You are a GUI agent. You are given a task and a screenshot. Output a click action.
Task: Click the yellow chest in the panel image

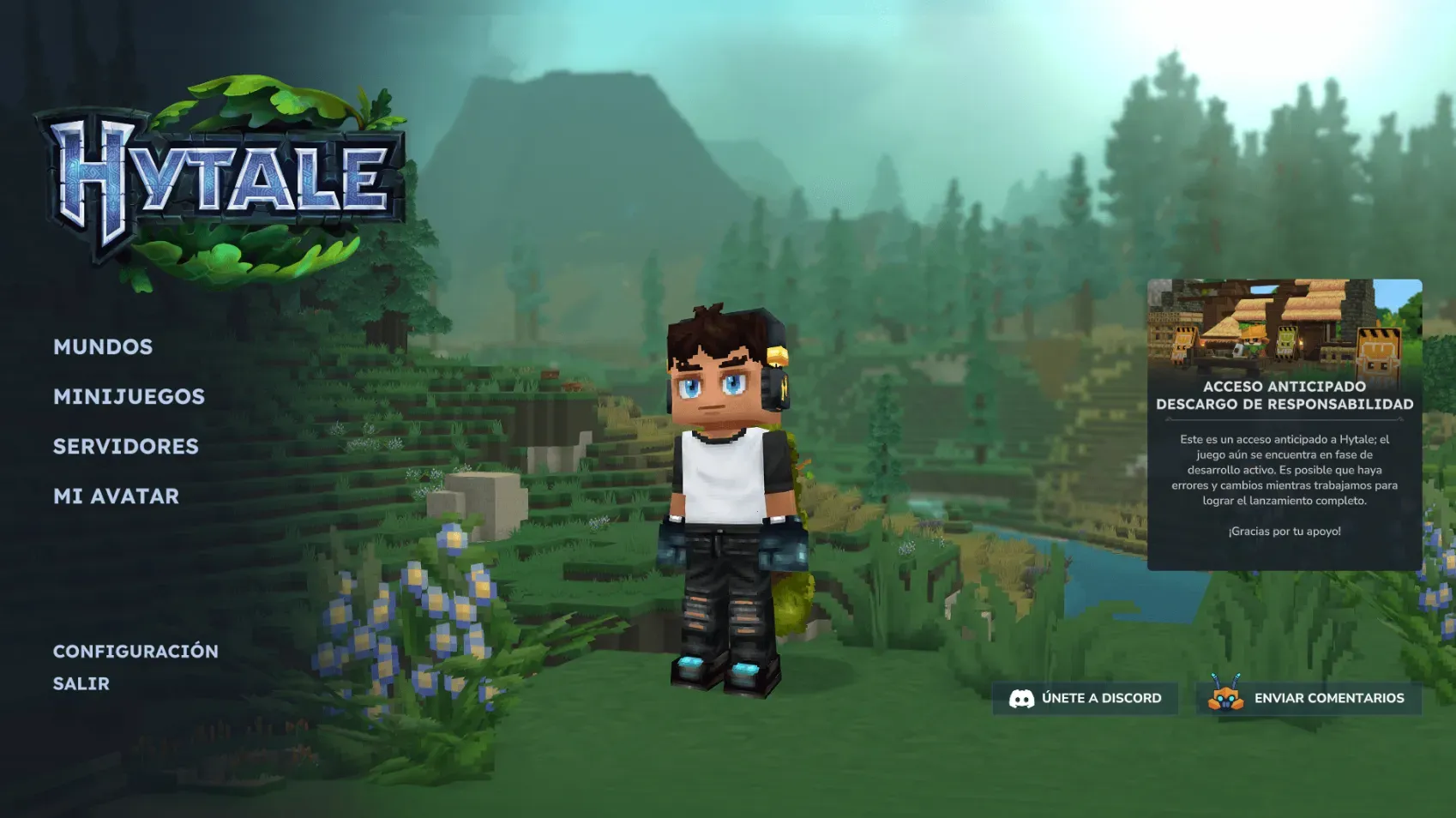[1378, 350]
